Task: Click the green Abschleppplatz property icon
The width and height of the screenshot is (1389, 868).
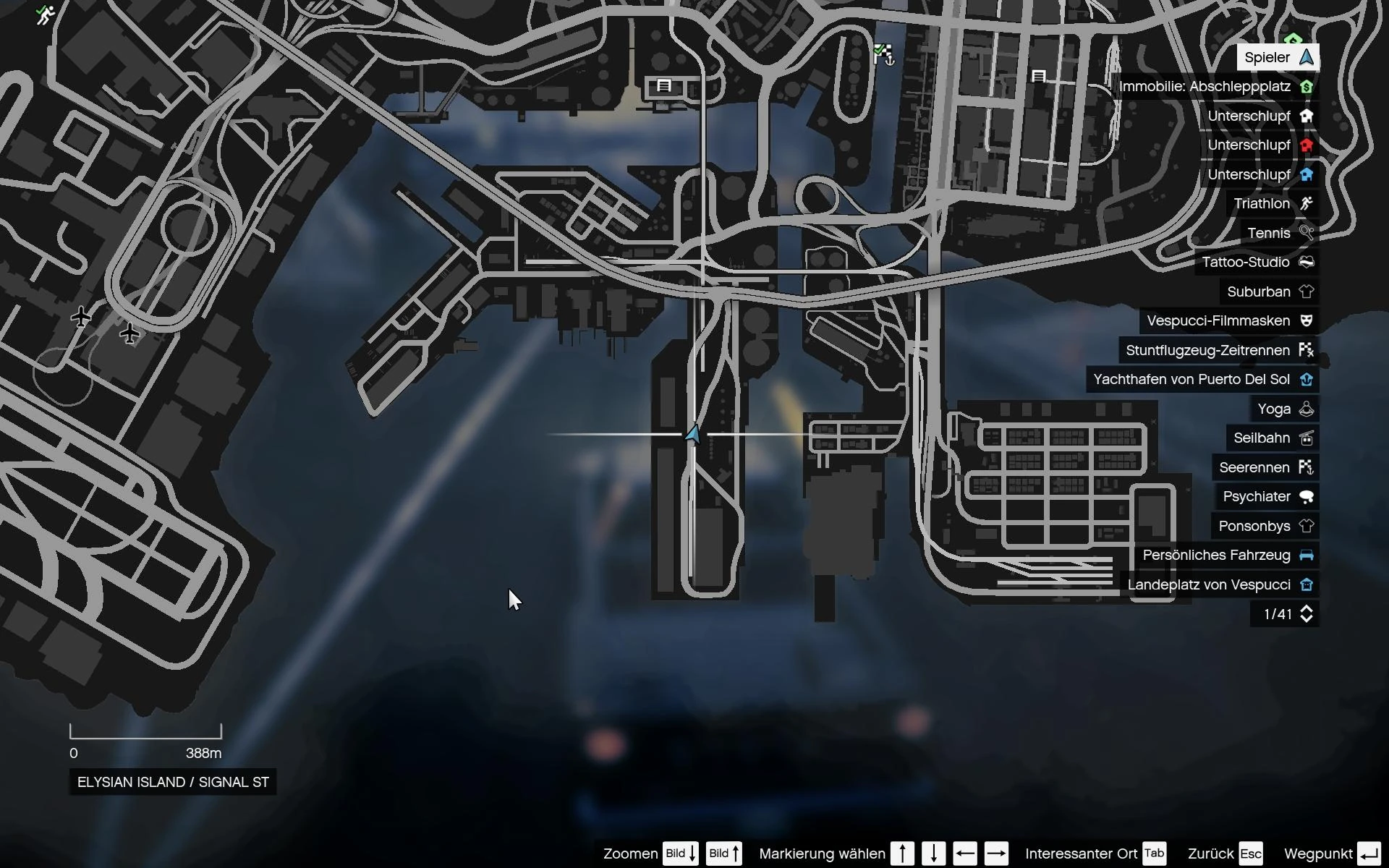Action: (x=1307, y=86)
